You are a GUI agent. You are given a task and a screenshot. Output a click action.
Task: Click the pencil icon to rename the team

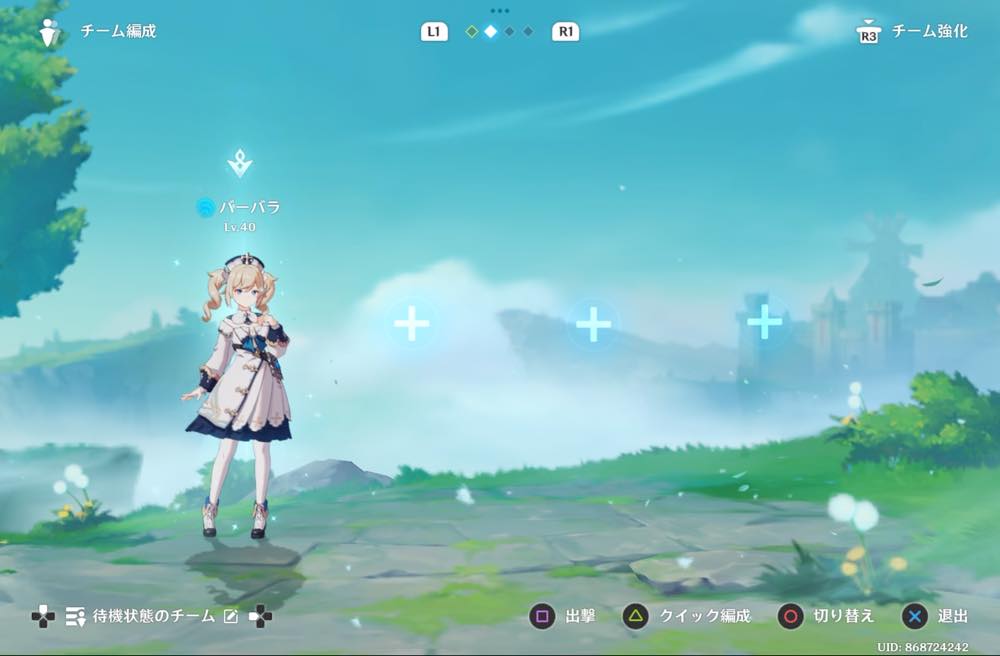(x=231, y=616)
